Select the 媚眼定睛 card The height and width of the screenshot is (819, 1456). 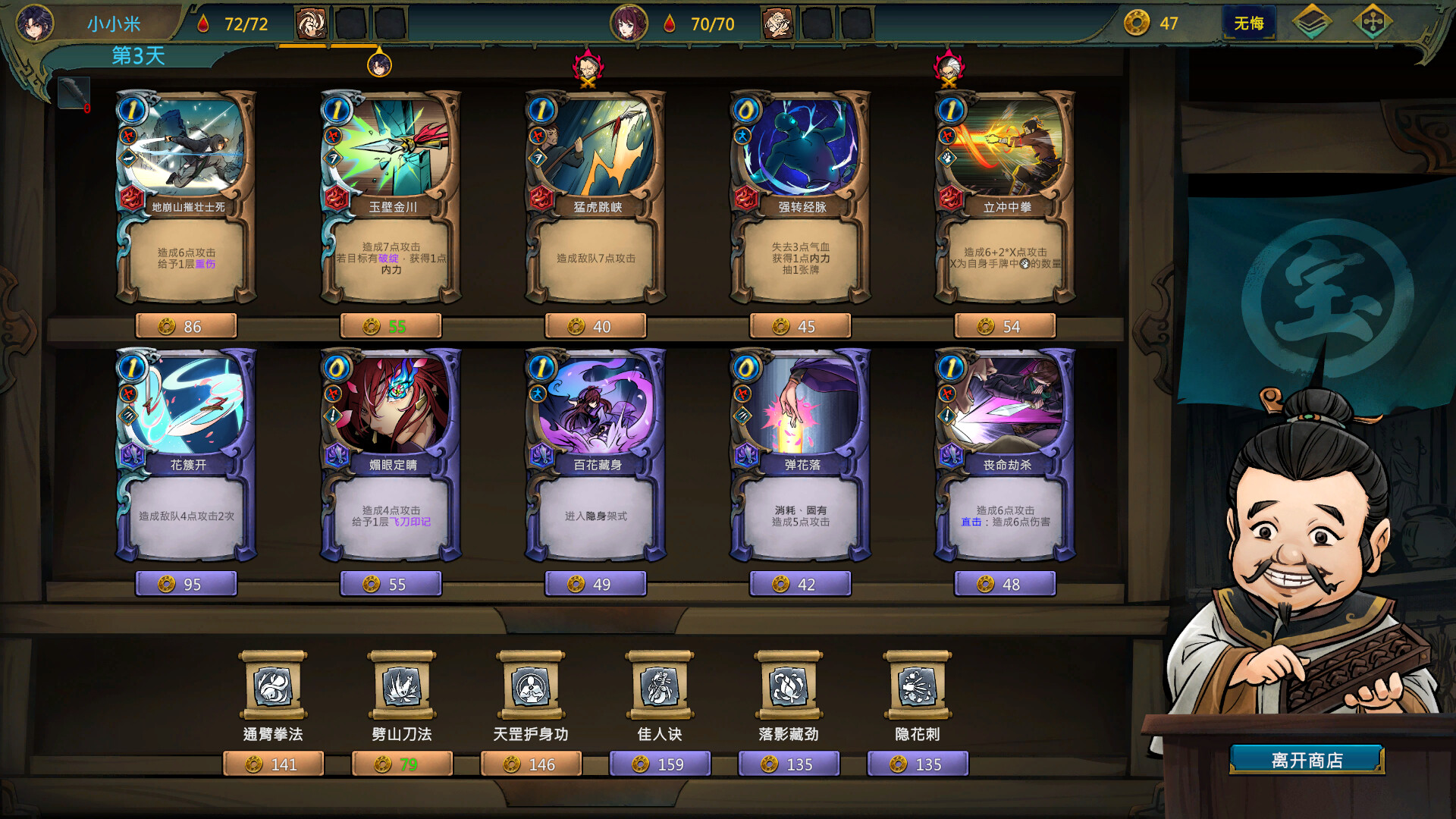pos(391,455)
